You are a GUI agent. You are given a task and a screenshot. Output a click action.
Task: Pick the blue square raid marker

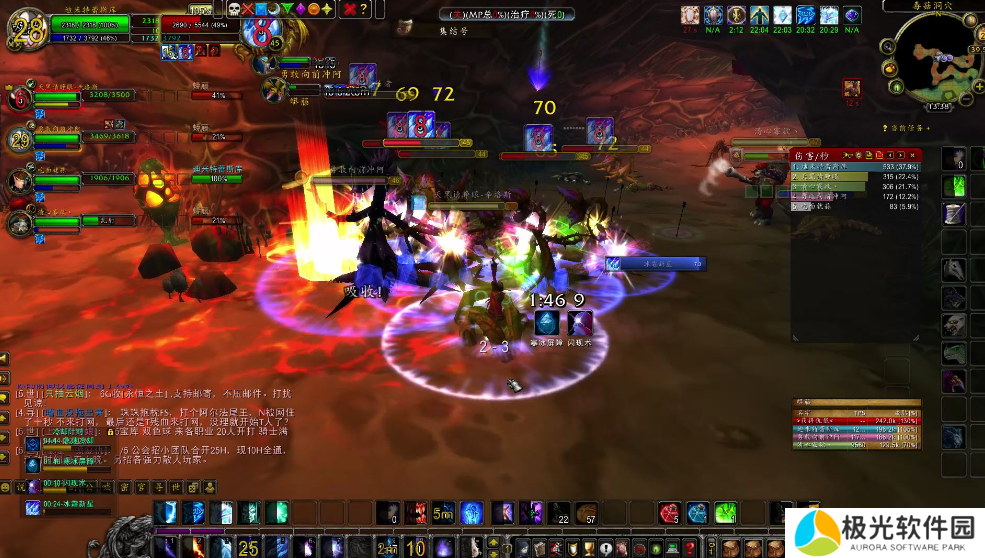262,9
